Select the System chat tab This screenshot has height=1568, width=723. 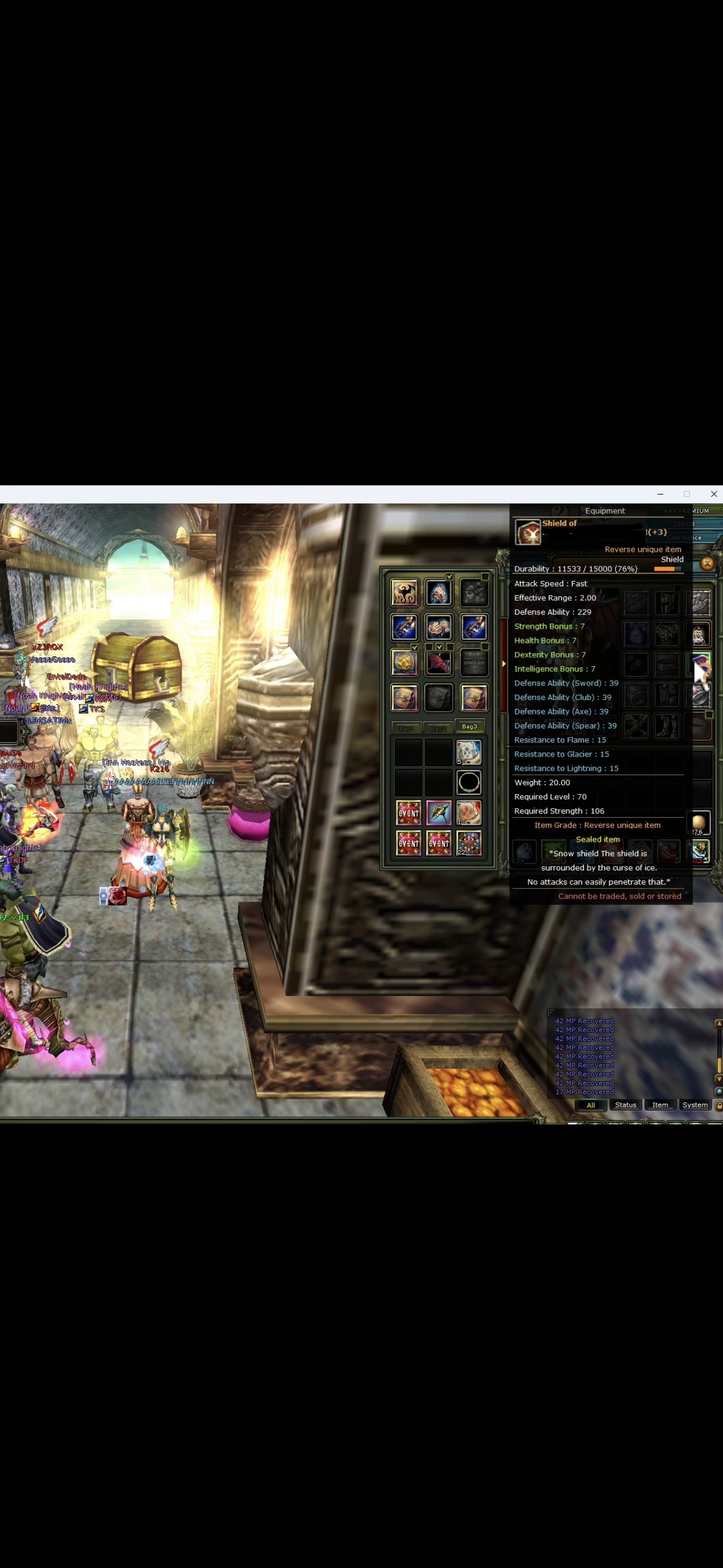click(x=694, y=1105)
